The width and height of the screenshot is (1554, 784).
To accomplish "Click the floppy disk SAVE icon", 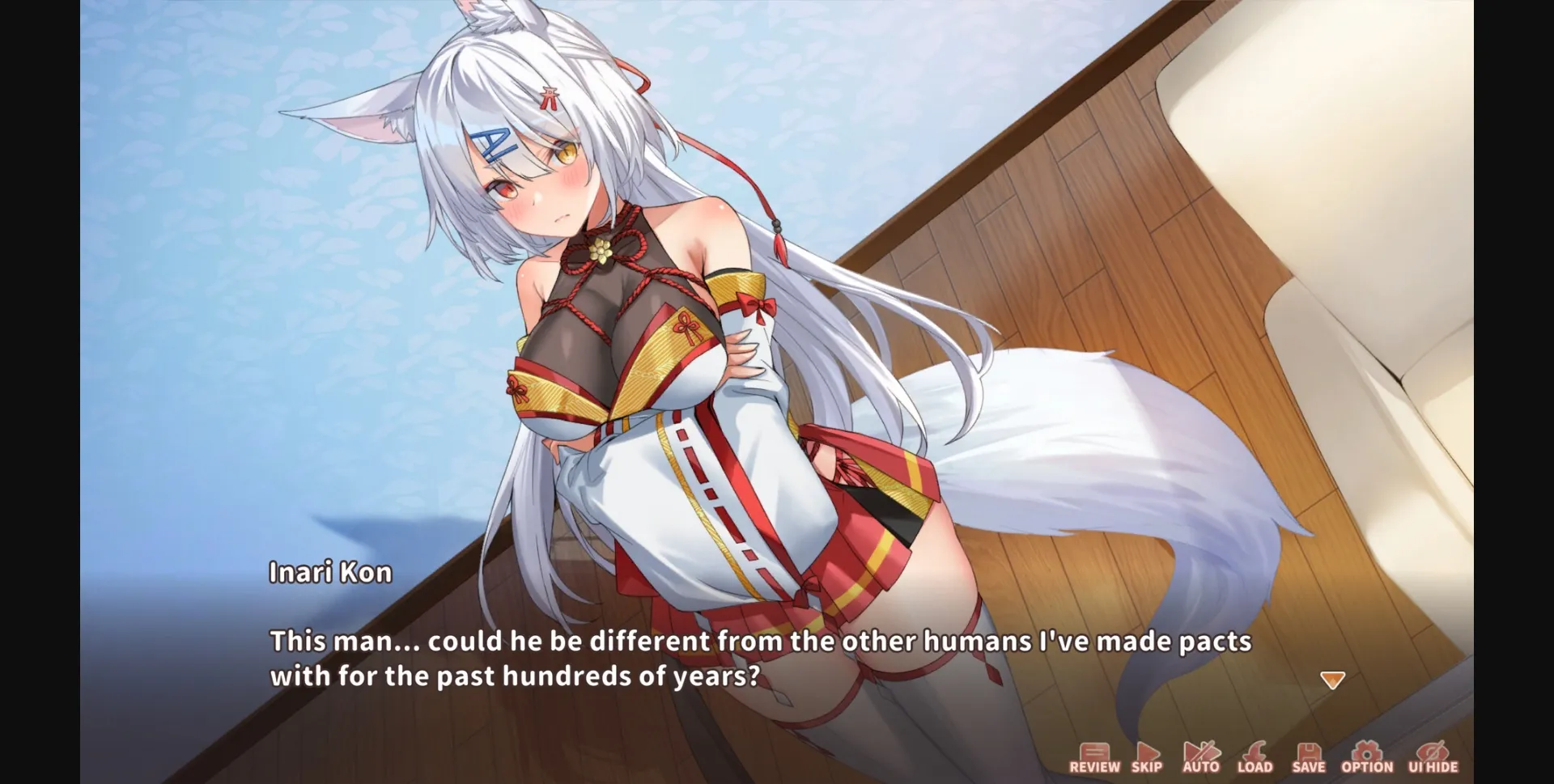I will (x=1310, y=752).
